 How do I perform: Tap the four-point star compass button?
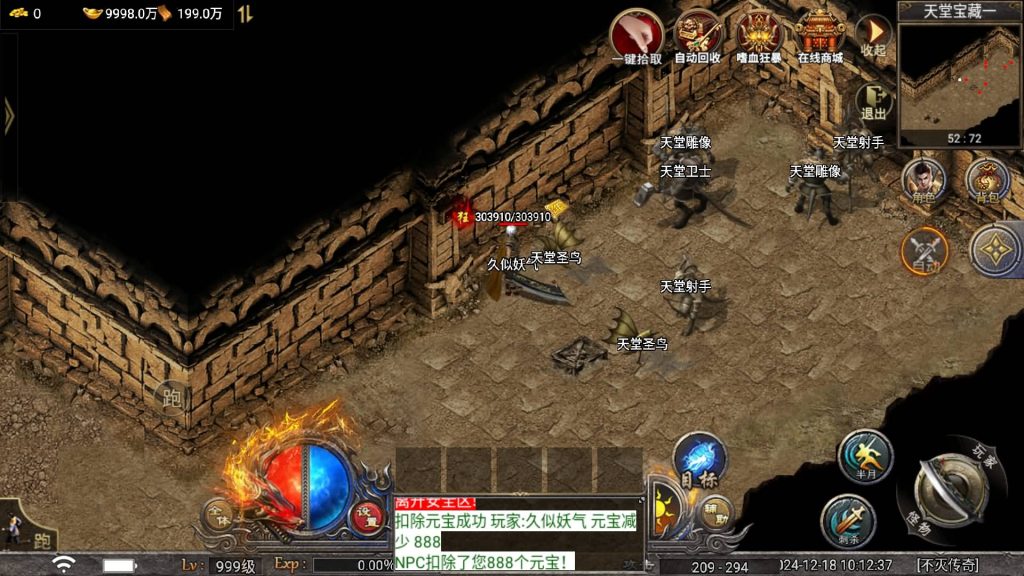(x=995, y=248)
